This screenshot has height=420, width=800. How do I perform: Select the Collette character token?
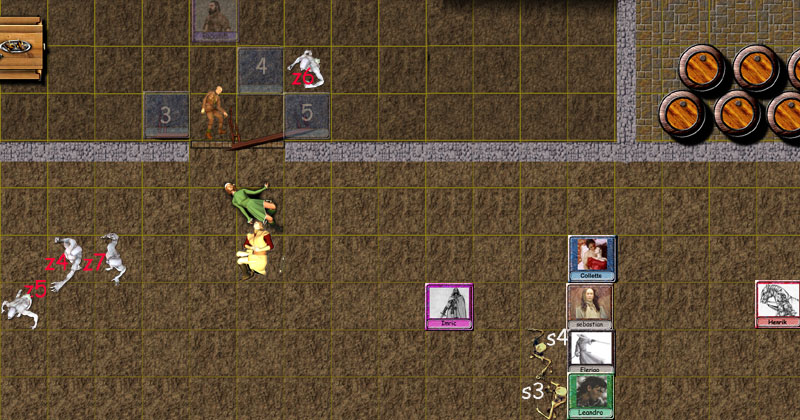(592, 258)
